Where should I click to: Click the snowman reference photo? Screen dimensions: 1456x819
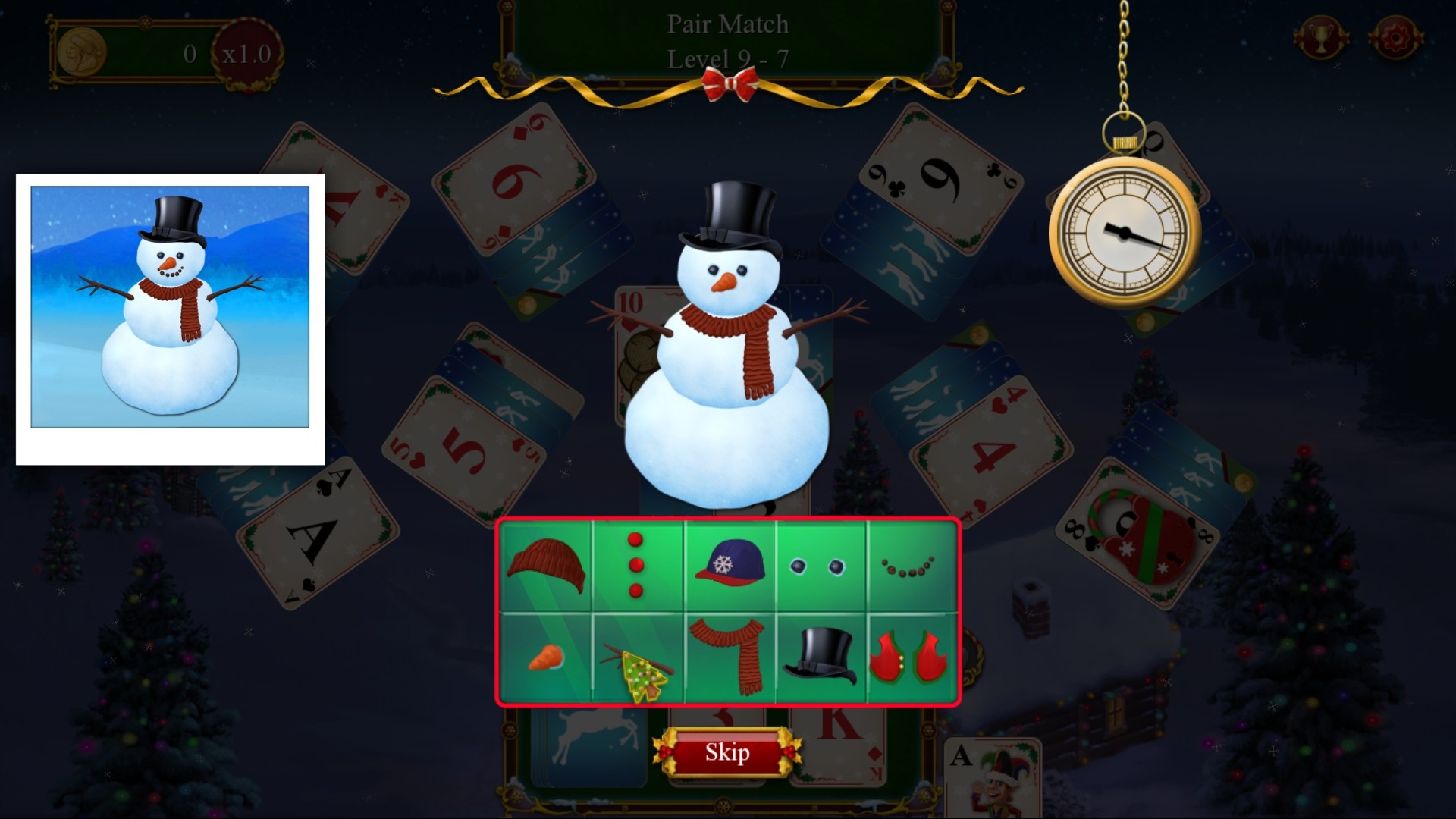(171, 318)
